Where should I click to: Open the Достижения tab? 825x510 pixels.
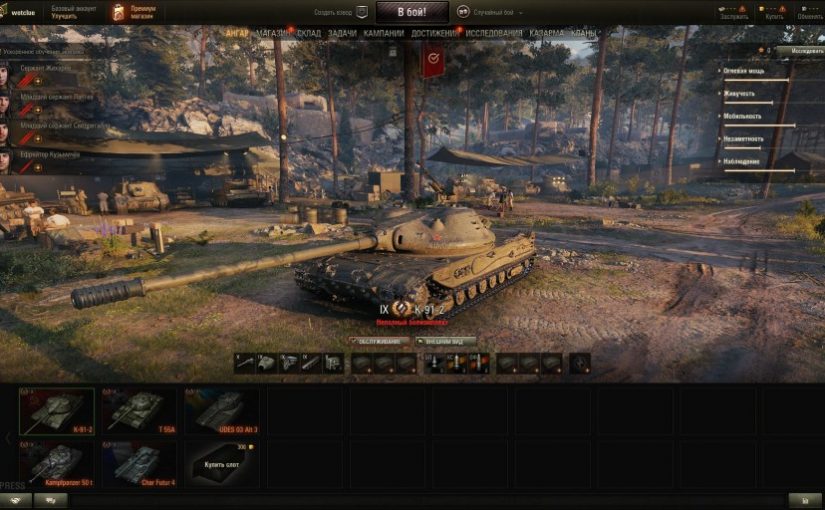(x=436, y=33)
